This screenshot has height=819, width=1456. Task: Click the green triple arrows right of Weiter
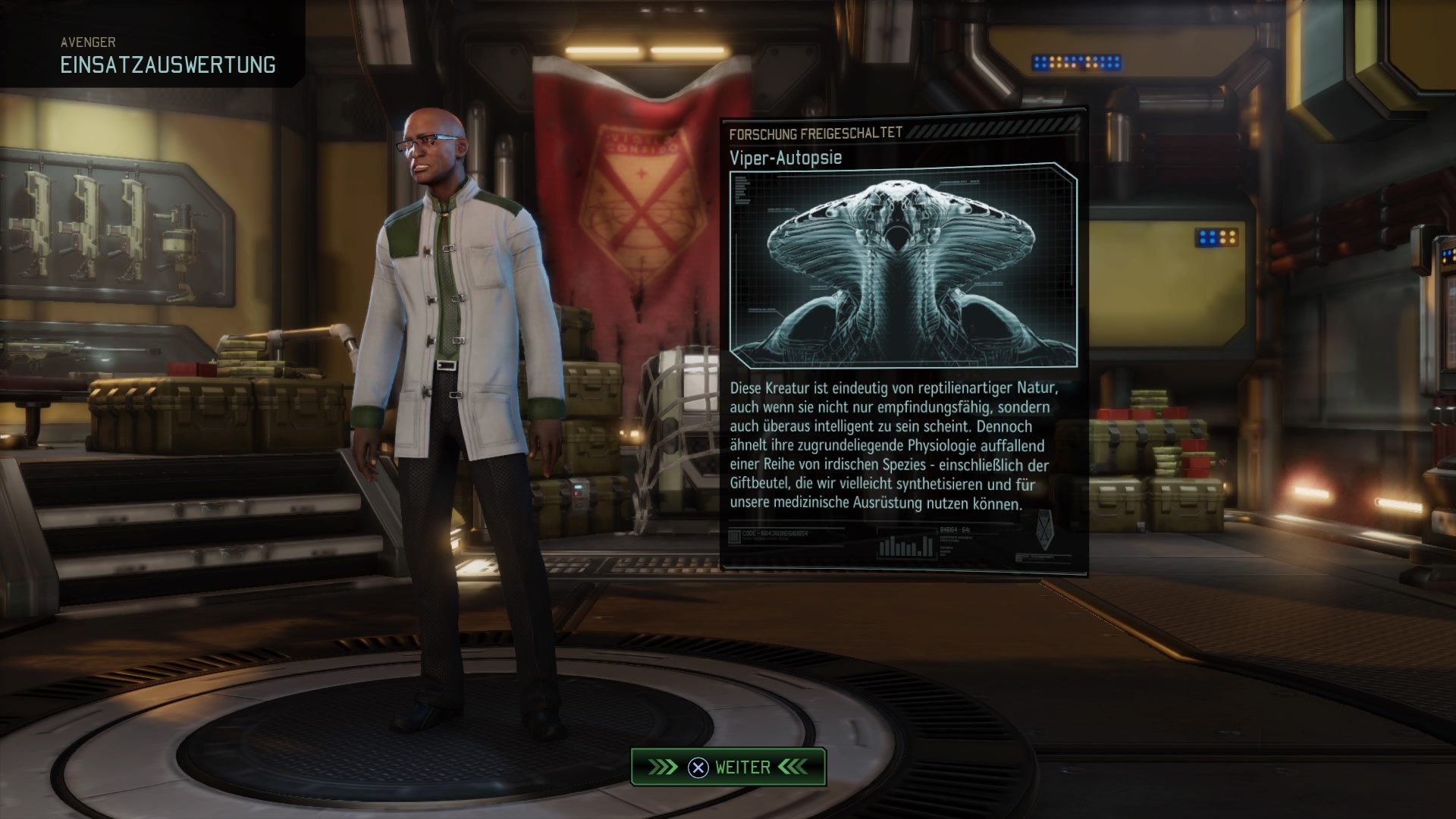[791, 767]
